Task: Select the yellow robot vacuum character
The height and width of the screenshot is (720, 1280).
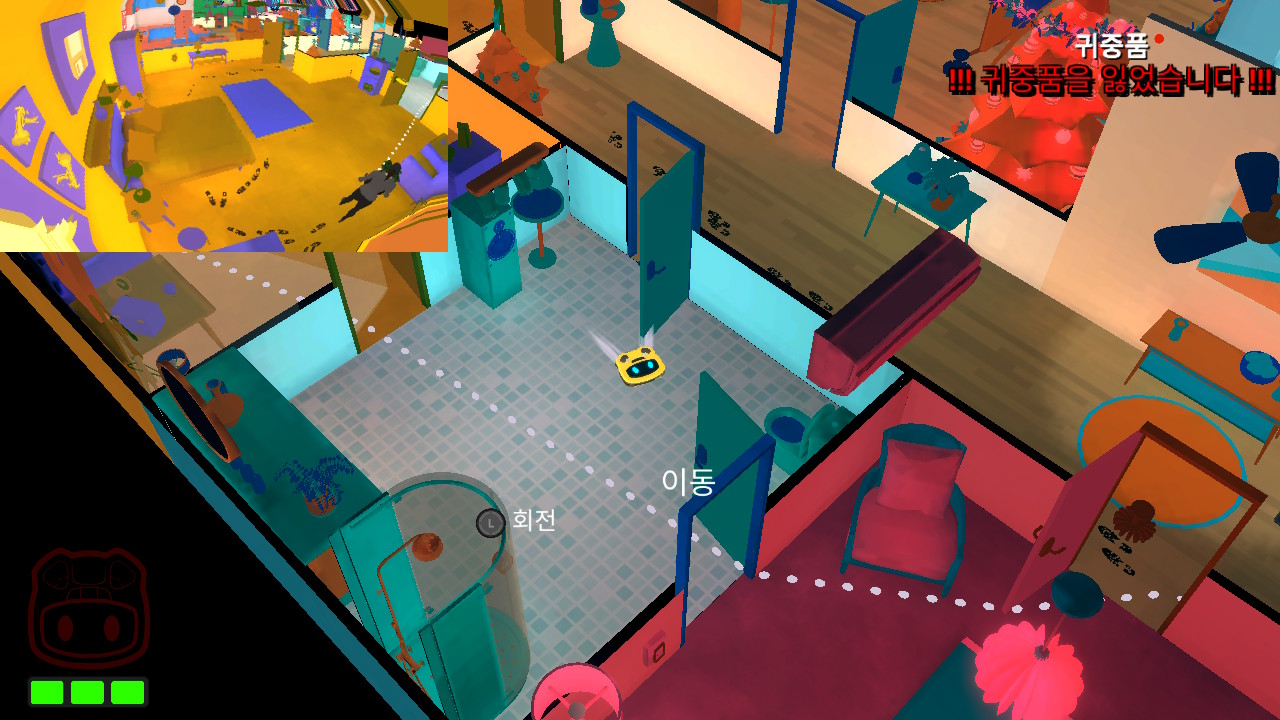Action: (x=640, y=365)
